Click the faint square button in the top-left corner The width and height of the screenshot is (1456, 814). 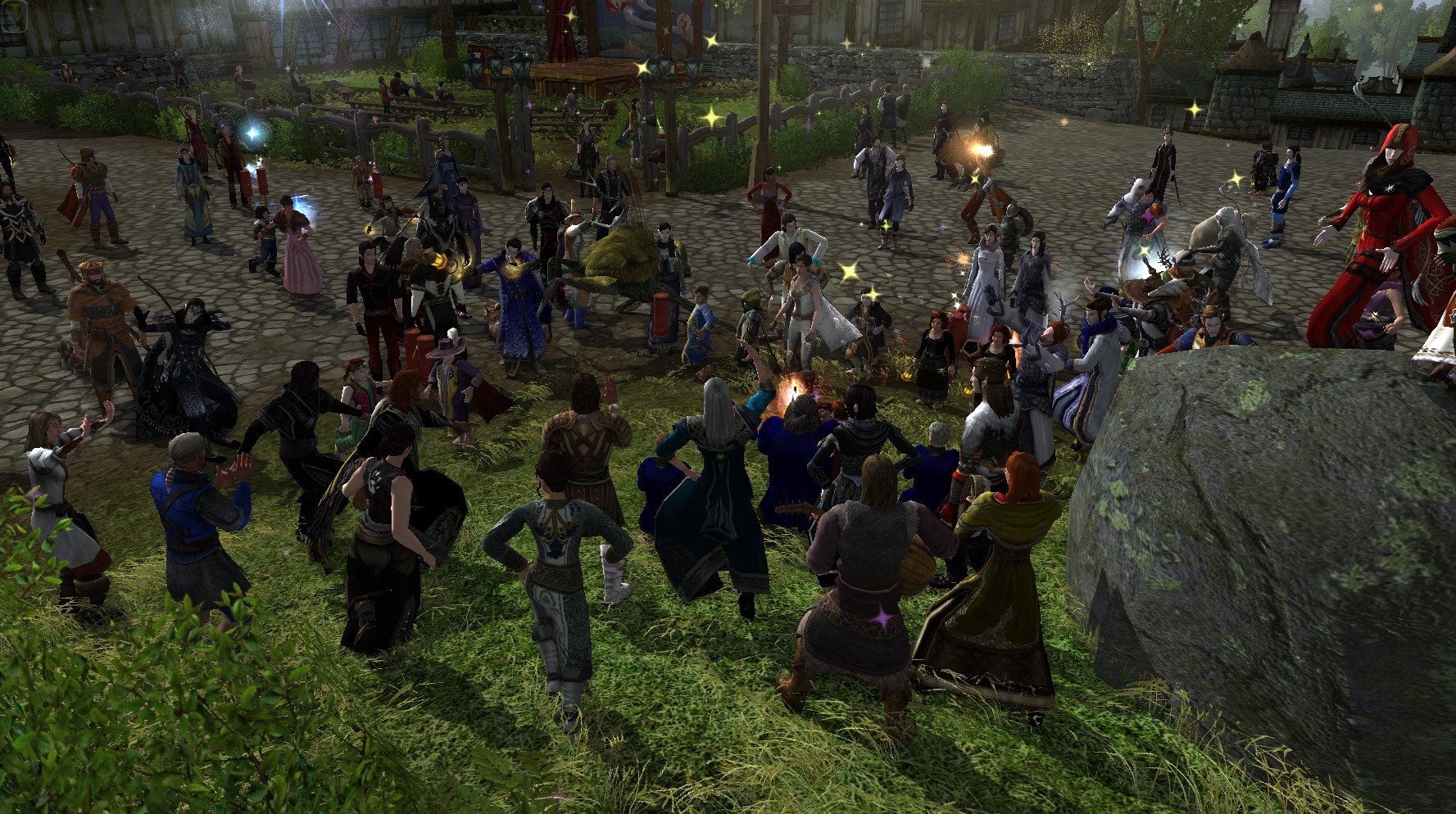point(14,17)
